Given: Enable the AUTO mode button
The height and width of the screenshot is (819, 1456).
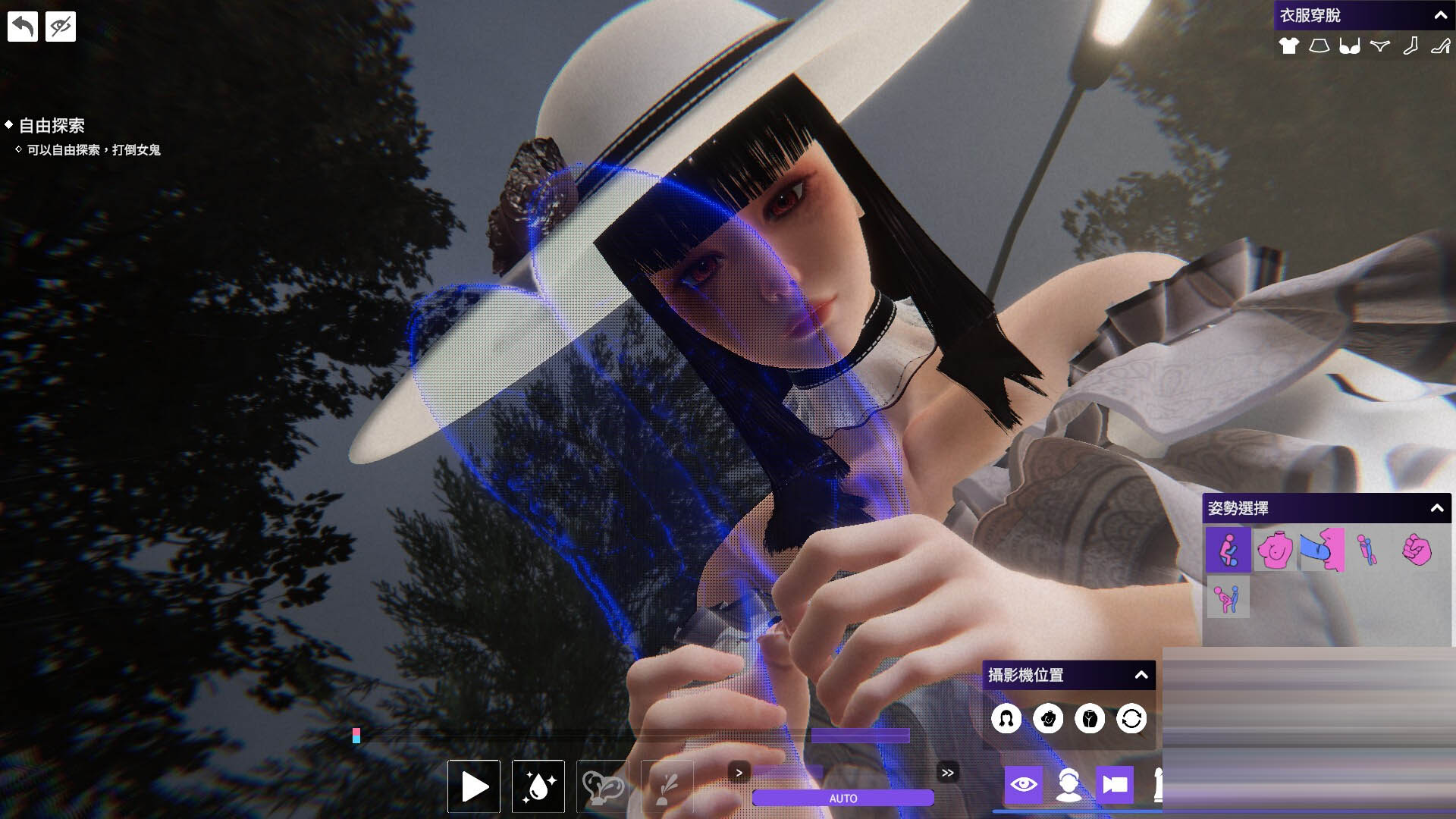Looking at the screenshot, I should click(843, 799).
